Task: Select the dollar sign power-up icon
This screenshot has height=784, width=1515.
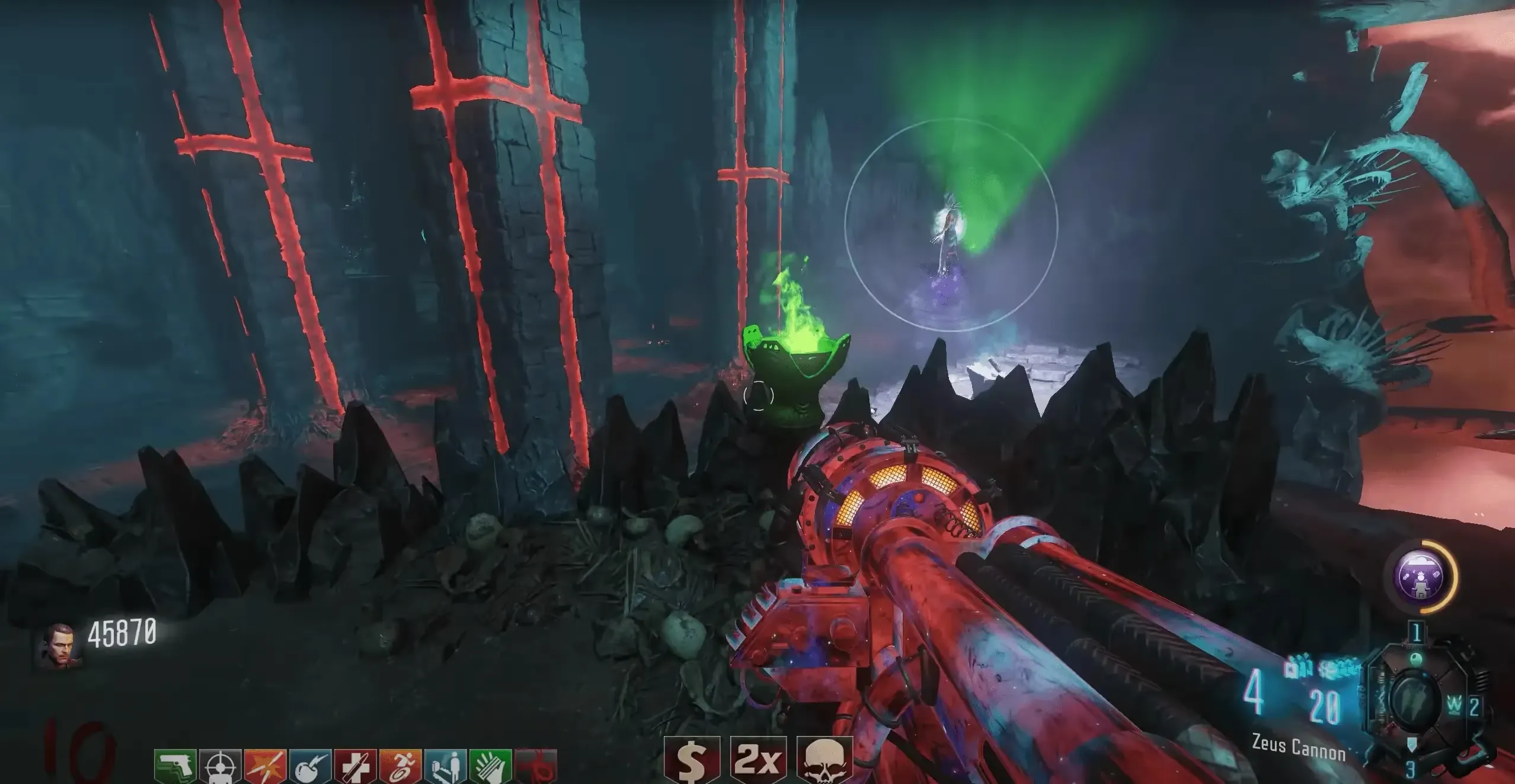Action: [691, 760]
